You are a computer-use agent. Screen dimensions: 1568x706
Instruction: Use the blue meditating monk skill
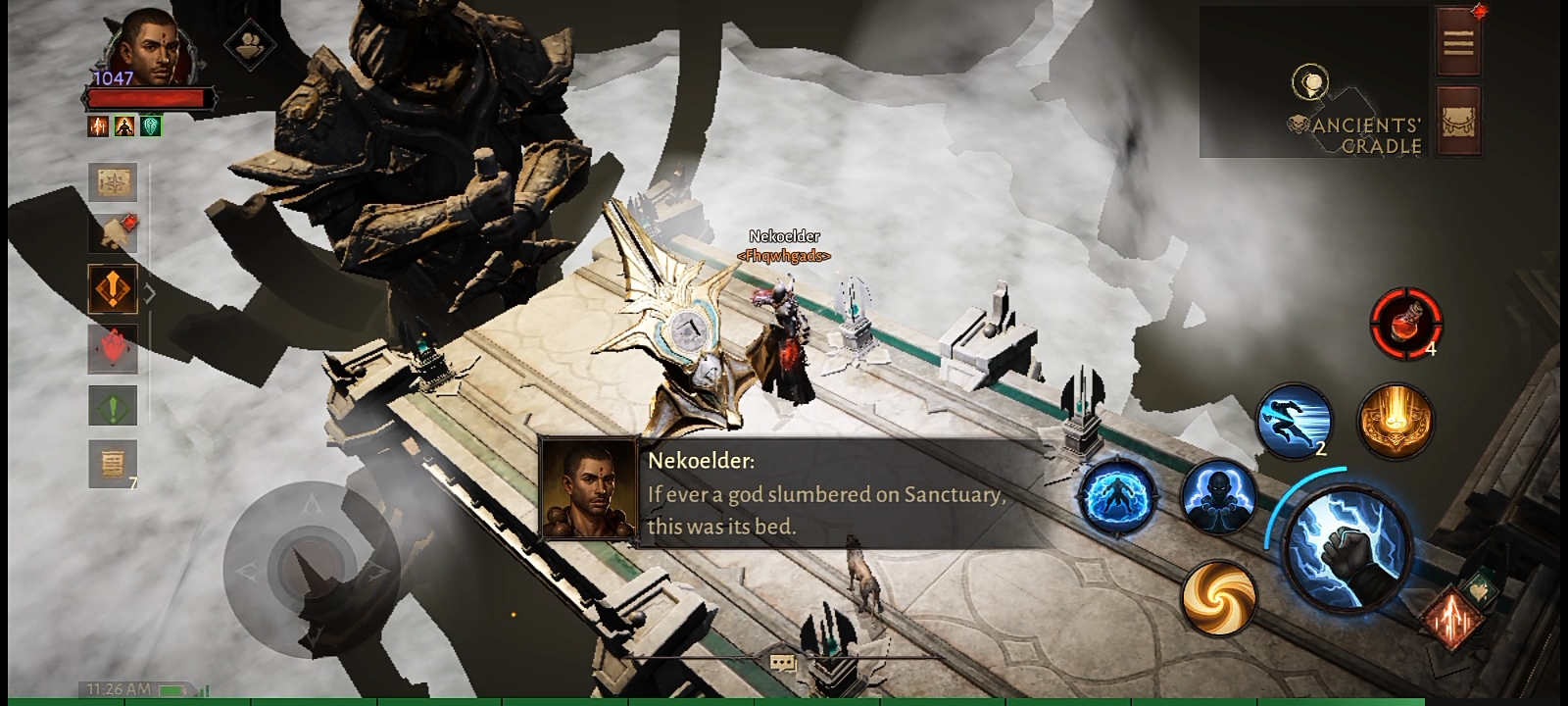1218,497
